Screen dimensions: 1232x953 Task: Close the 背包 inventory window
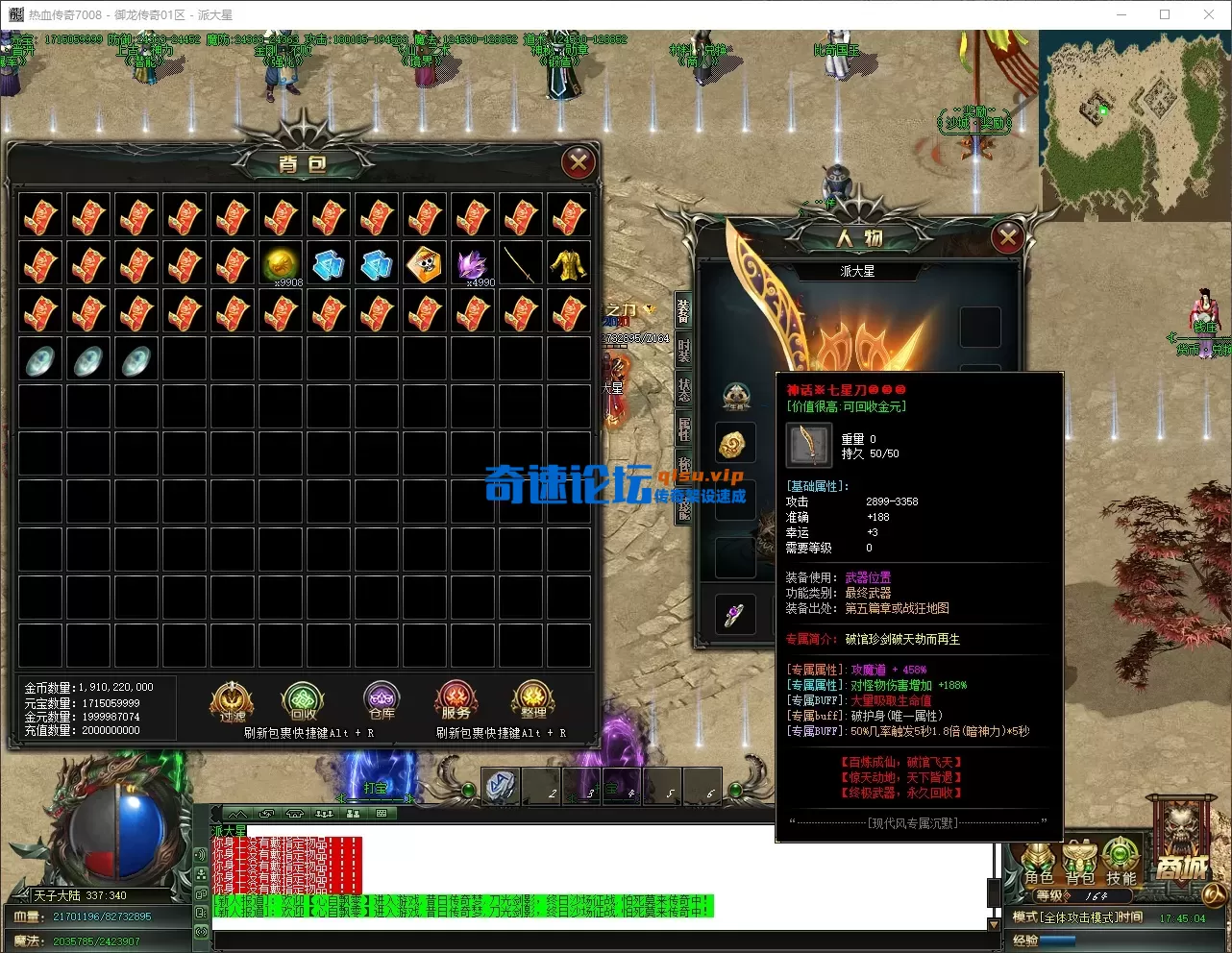pyautogui.click(x=579, y=163)
